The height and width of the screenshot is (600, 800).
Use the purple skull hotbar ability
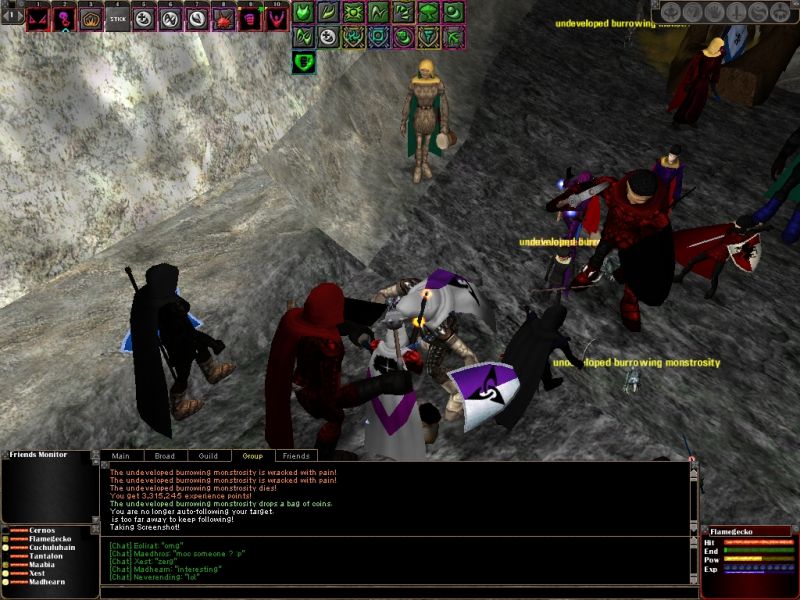pyautogui.click(x=65, y=18)
